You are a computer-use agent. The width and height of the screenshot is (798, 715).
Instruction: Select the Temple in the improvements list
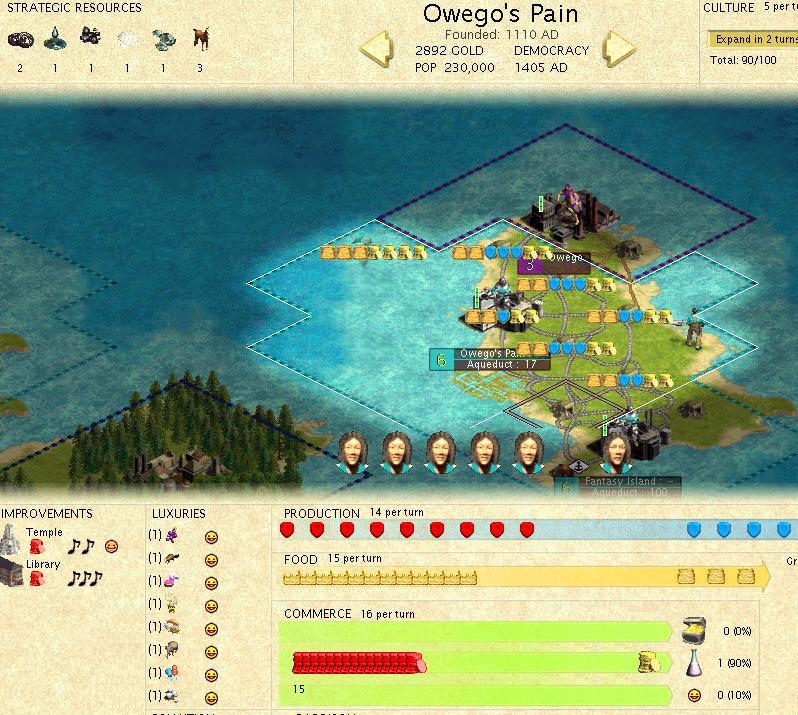pyautogui.click(x=43, y=533)
